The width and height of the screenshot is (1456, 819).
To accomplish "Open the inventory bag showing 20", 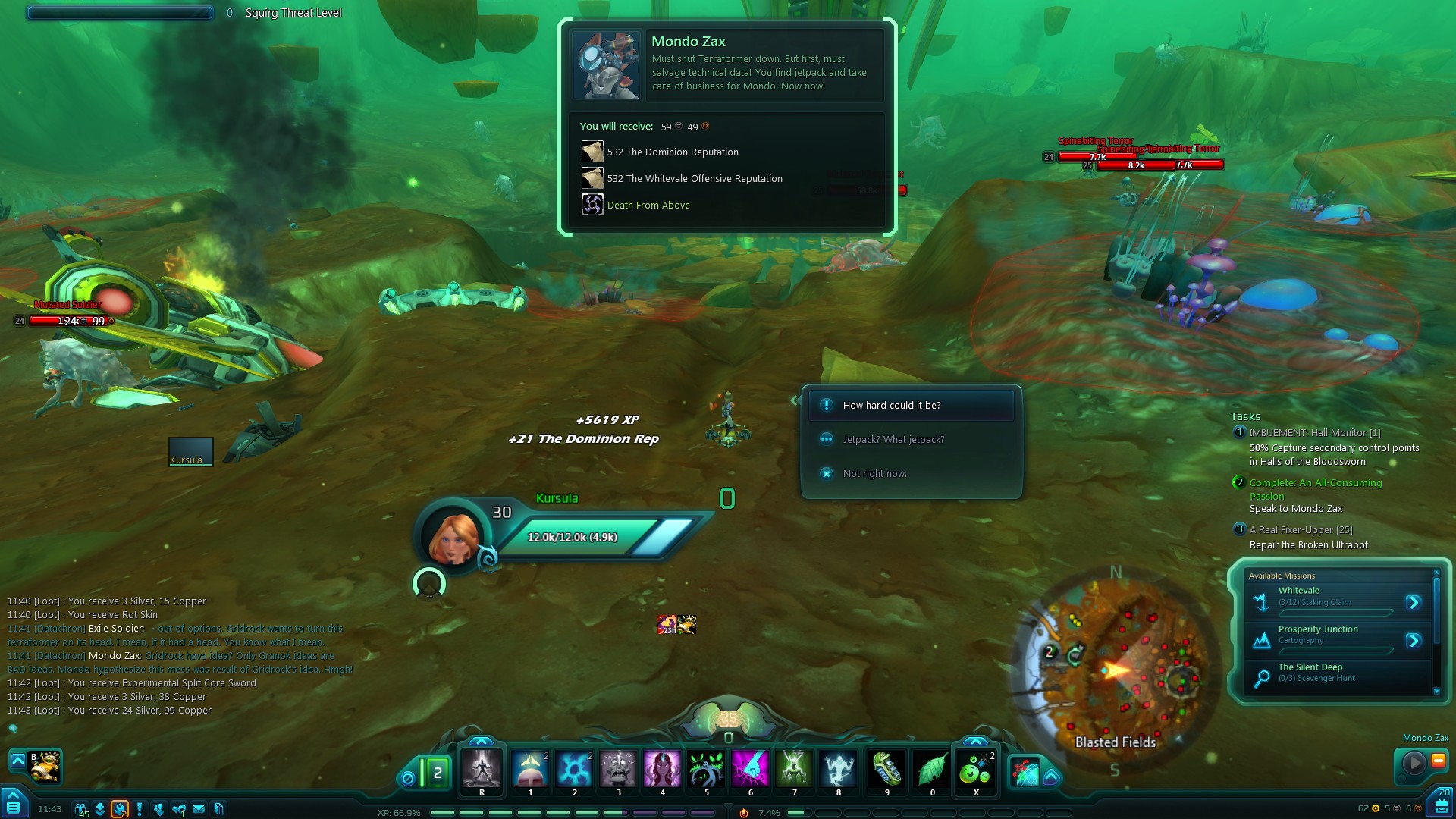I will 1442,805.
